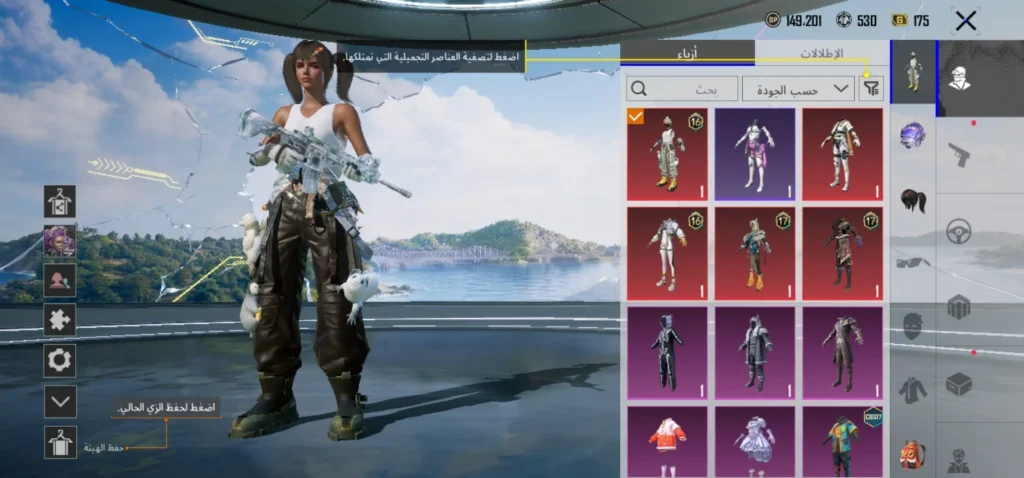Image resolution: width=1024 pixels, height=478 pixels.
Task: Pick the teal shirt outfit with hexagon badge
Action: click(x=842, y=441)
